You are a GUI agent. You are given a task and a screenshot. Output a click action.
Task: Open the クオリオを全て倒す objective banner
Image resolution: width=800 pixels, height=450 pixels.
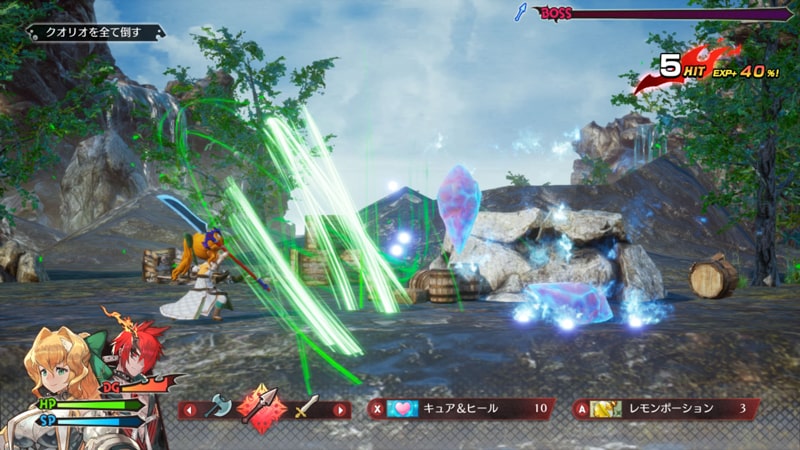[95, 33]
